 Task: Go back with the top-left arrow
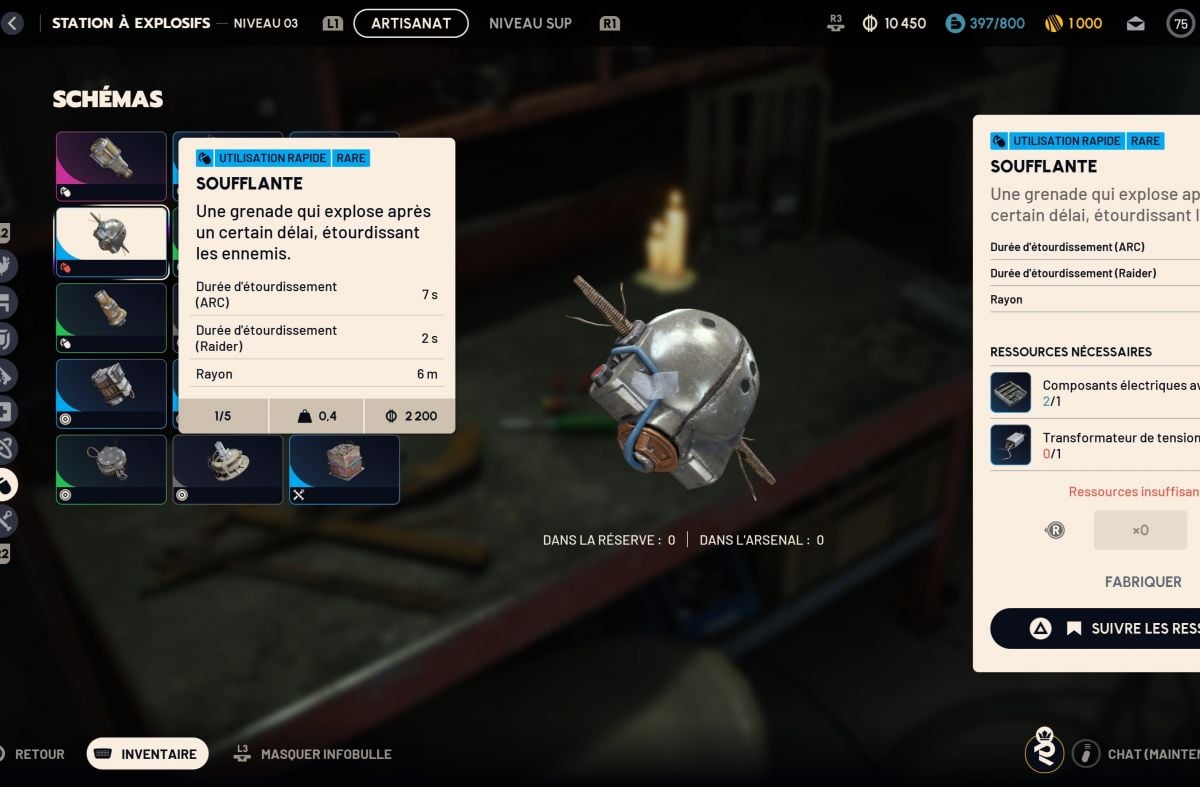pos(12,23)
